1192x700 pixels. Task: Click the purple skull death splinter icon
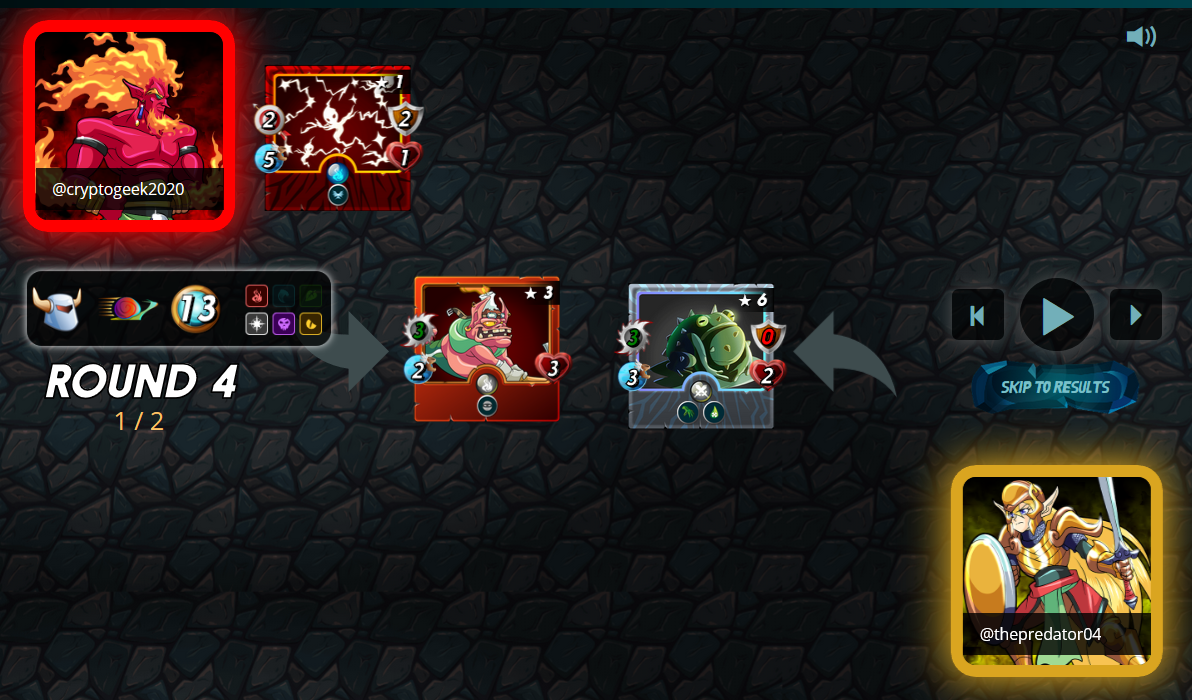pyautogui.click(x=284, y=324)
